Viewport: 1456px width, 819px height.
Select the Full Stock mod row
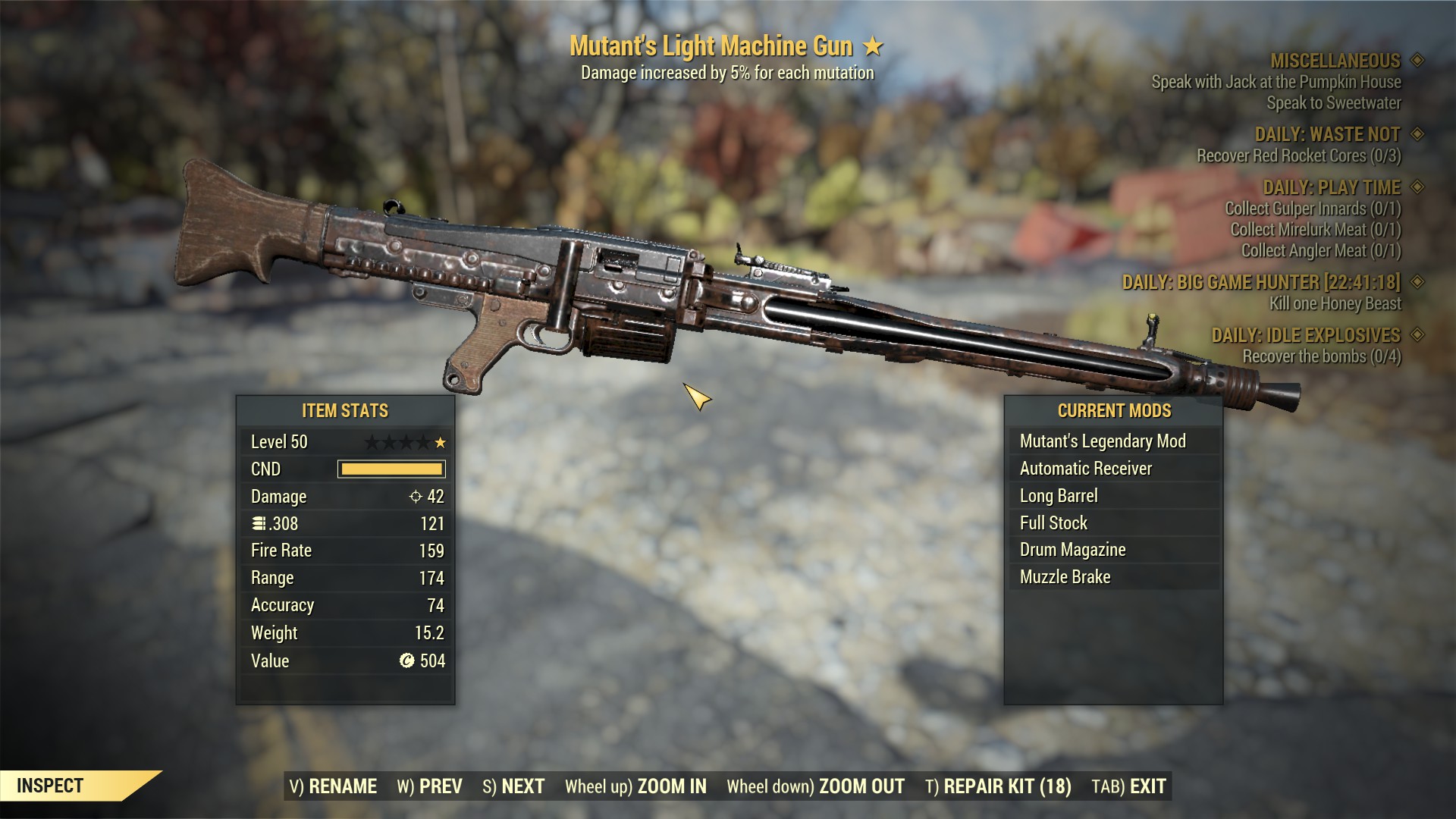pyautogui.click(x=1053, y=523)
